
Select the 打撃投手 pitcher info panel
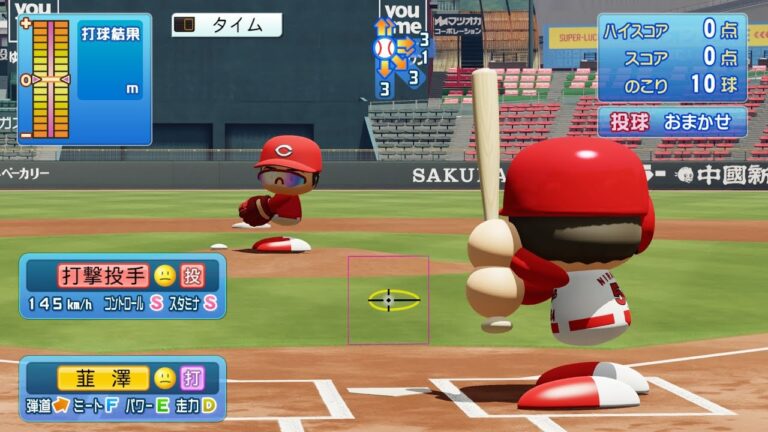click(122, 286)
